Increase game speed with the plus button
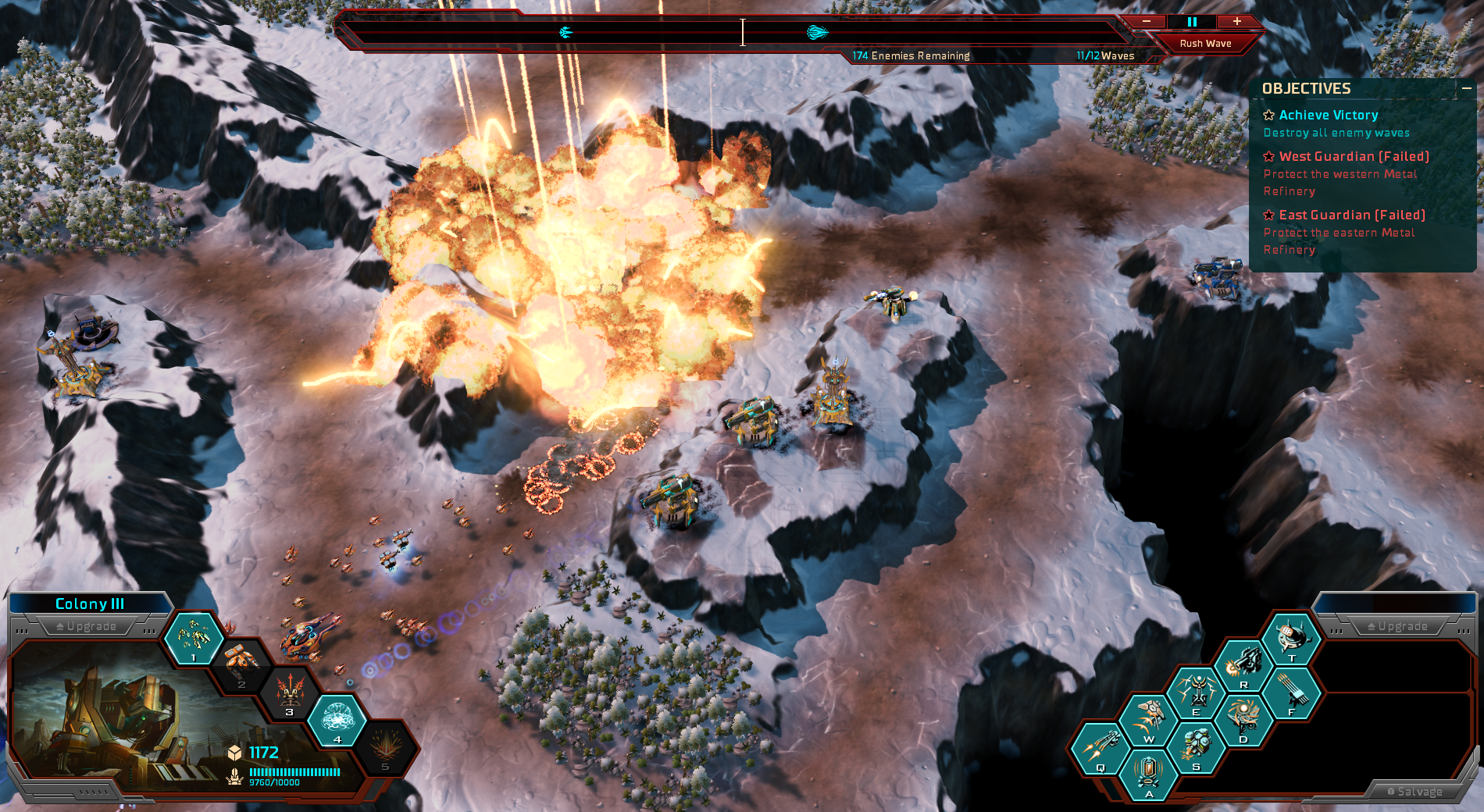1484x812 pixels. 1237,22
